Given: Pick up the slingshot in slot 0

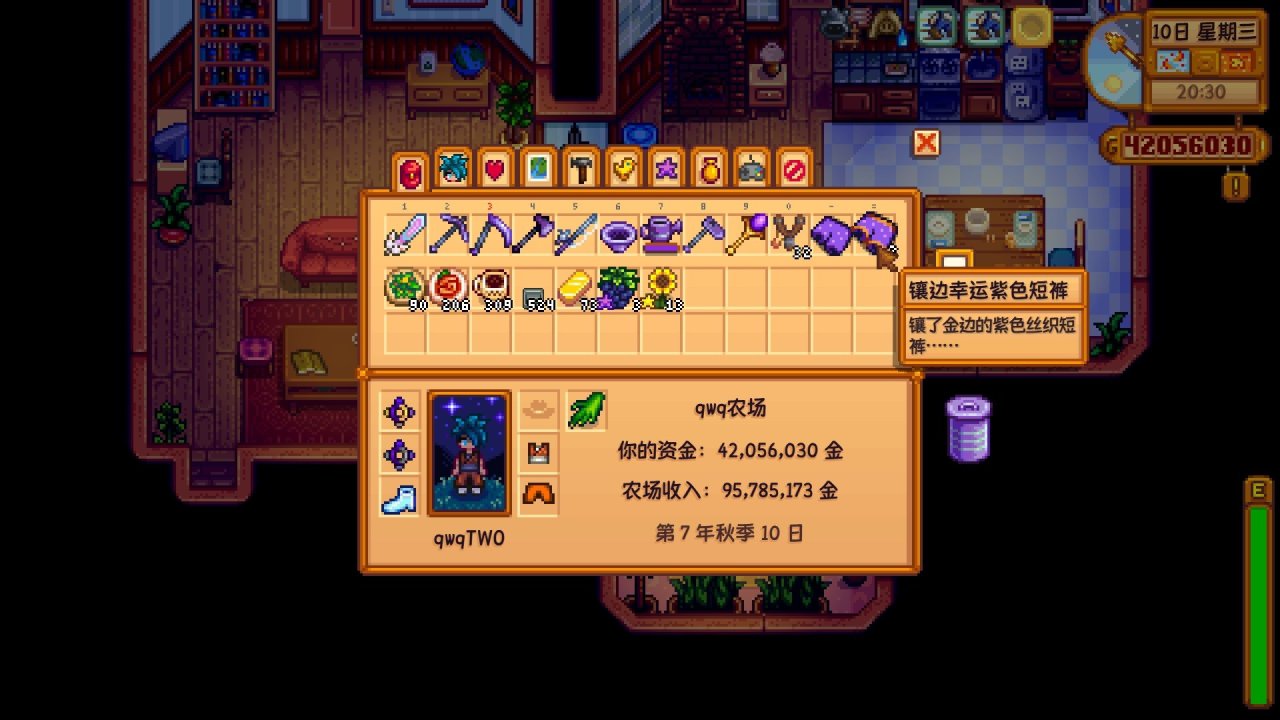Looking at the screenshot, I should (x=788, y=231).
